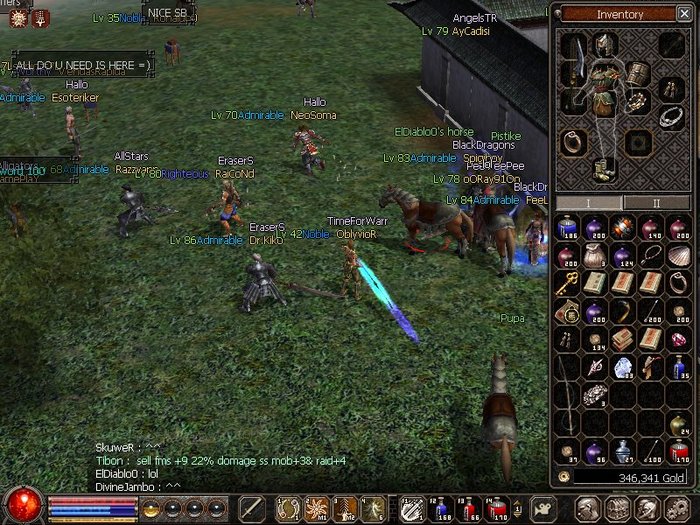This screenshot has width=700, height=525.
Task: Click the blue potion stack of 186
Action: (566, 229)
